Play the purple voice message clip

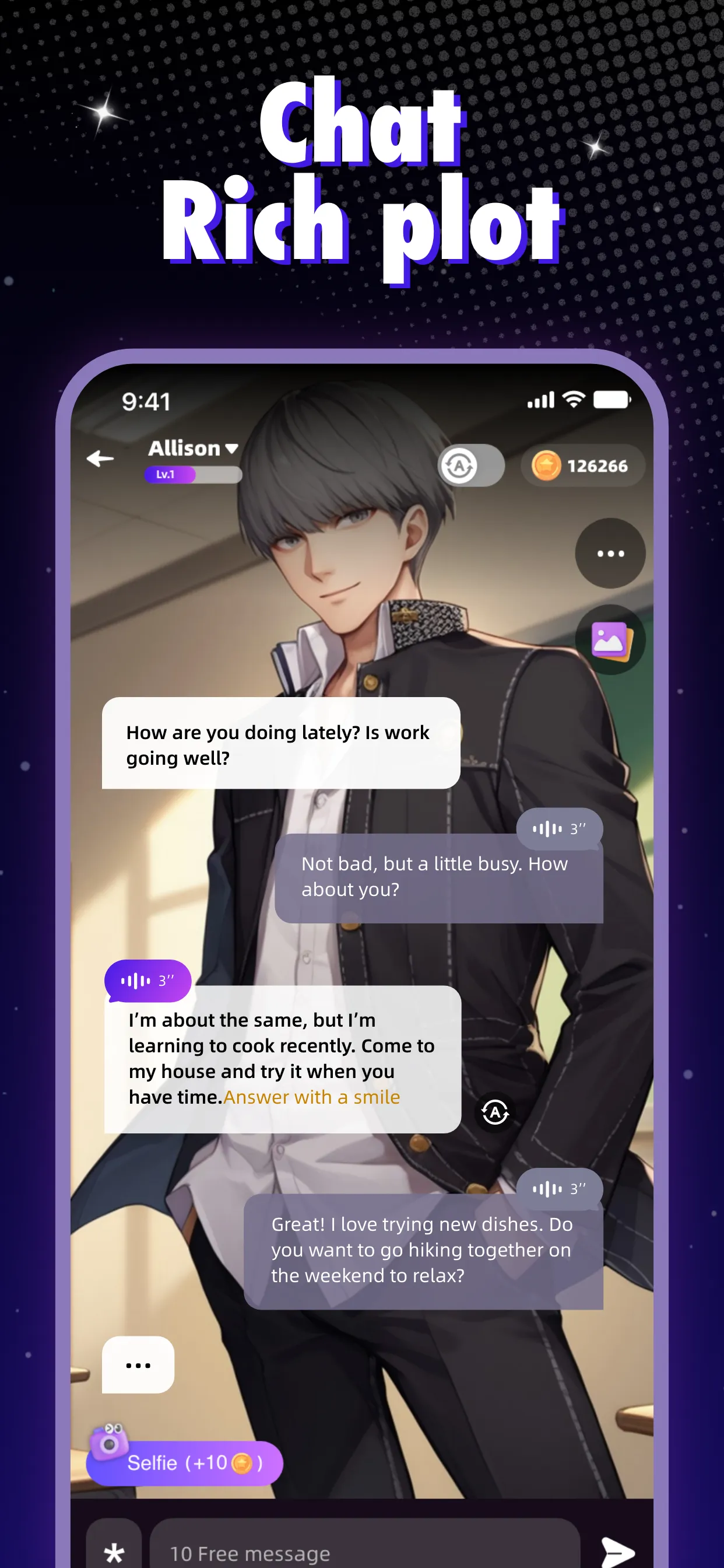point(148,981)
